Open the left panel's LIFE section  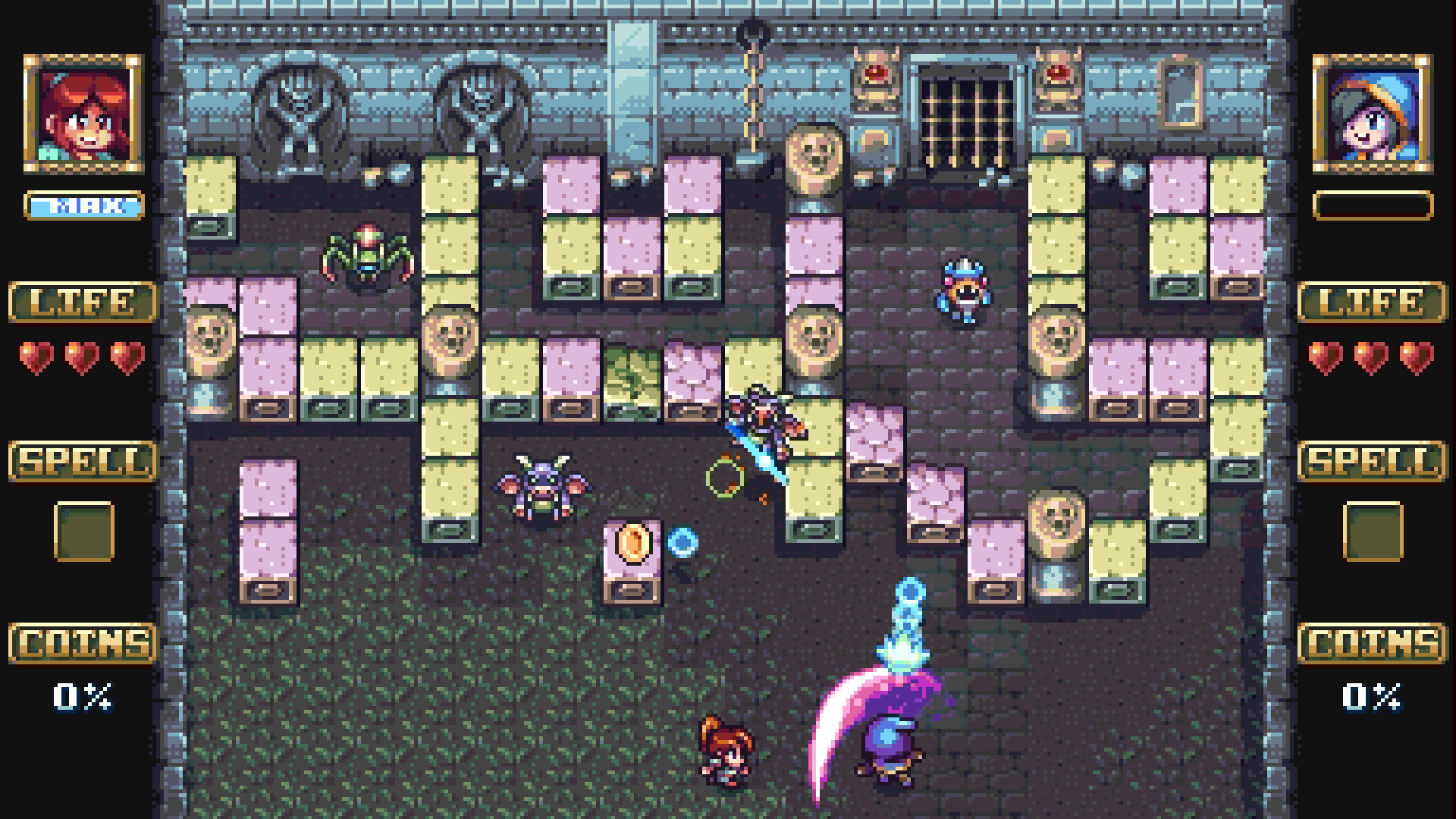[81, 302]
